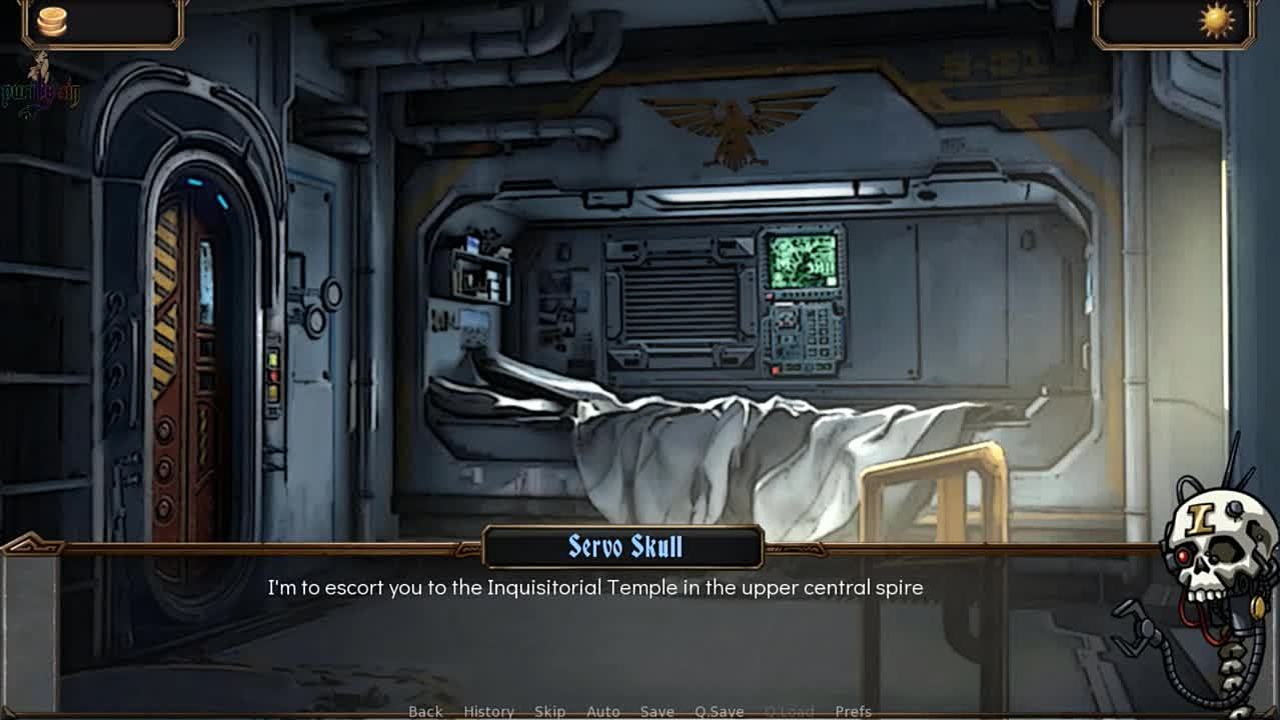Open the Prefs settings screen
The height and width of the screenshot is (720, 1280).
(x=853, y=711)
